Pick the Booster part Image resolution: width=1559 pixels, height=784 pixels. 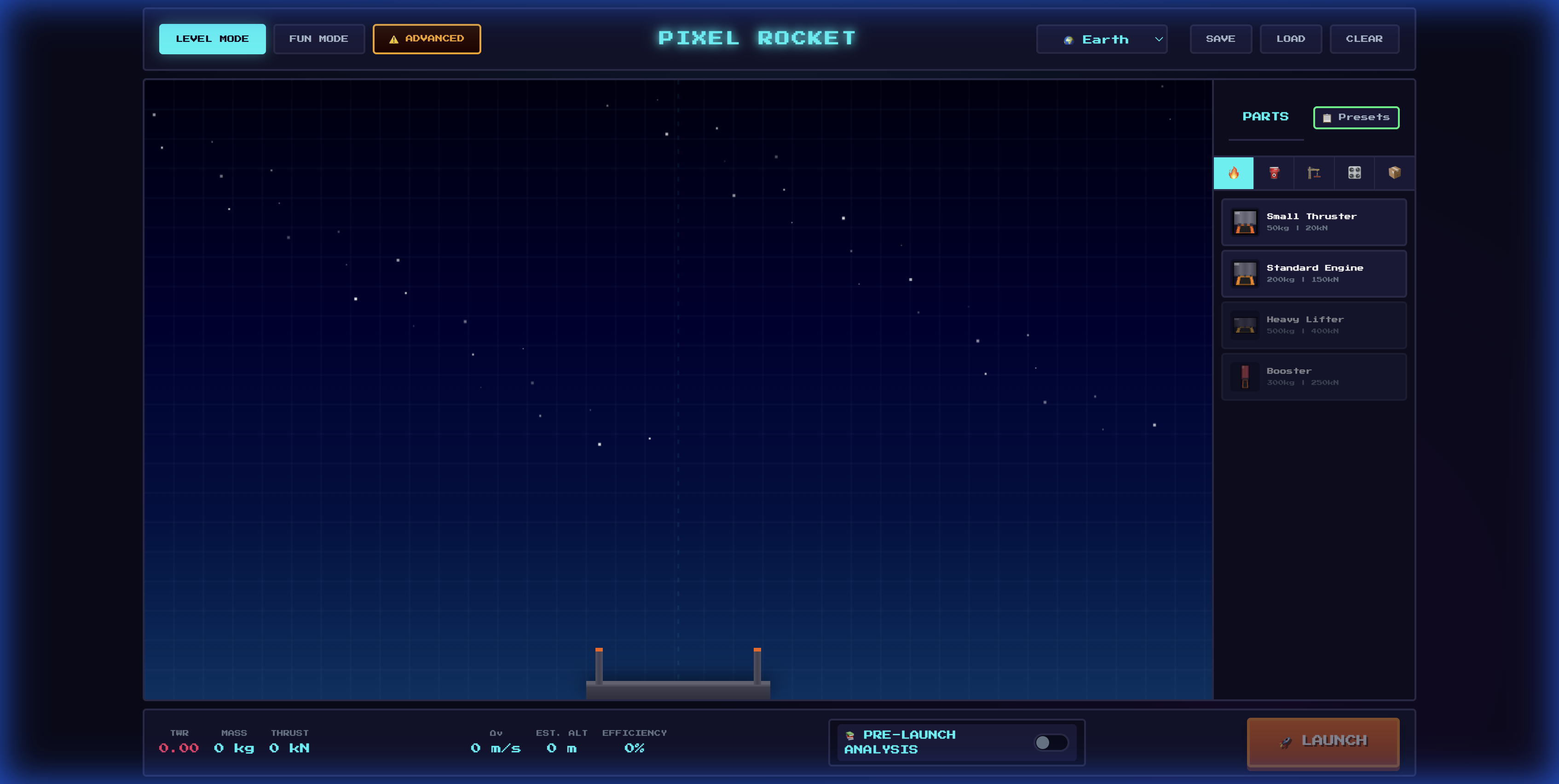(1313, 376)
